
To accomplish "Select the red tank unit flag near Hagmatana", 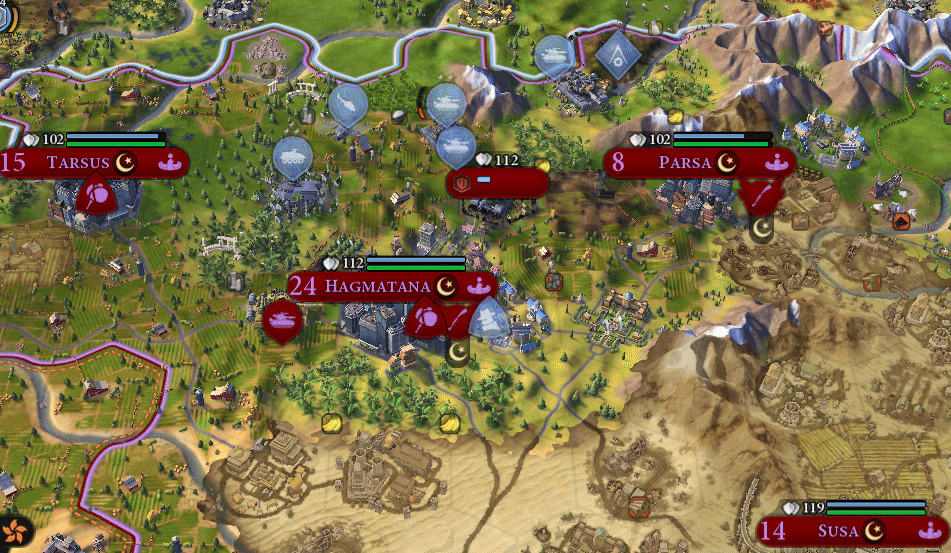I will pos(282,320).
